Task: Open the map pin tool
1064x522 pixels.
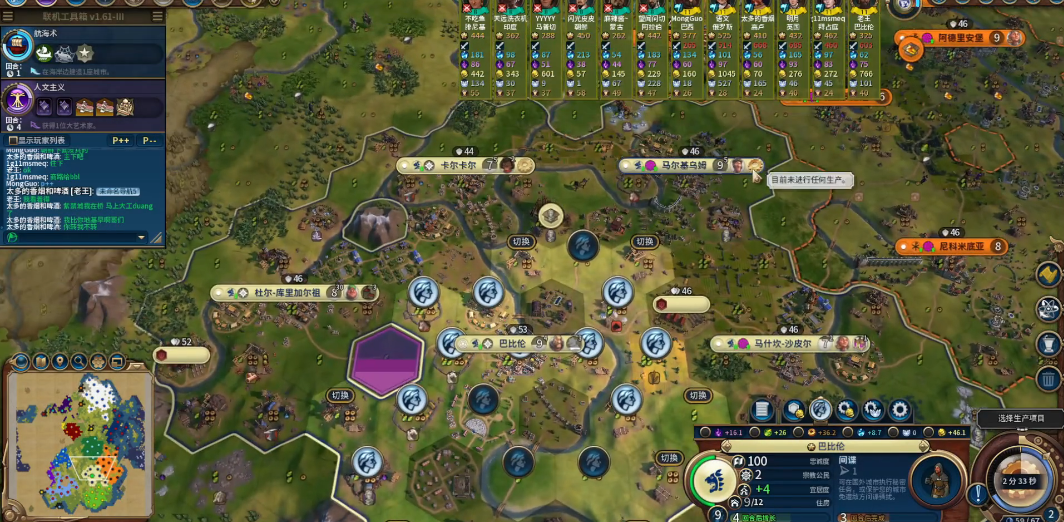Action: click(x=61, y=361)
